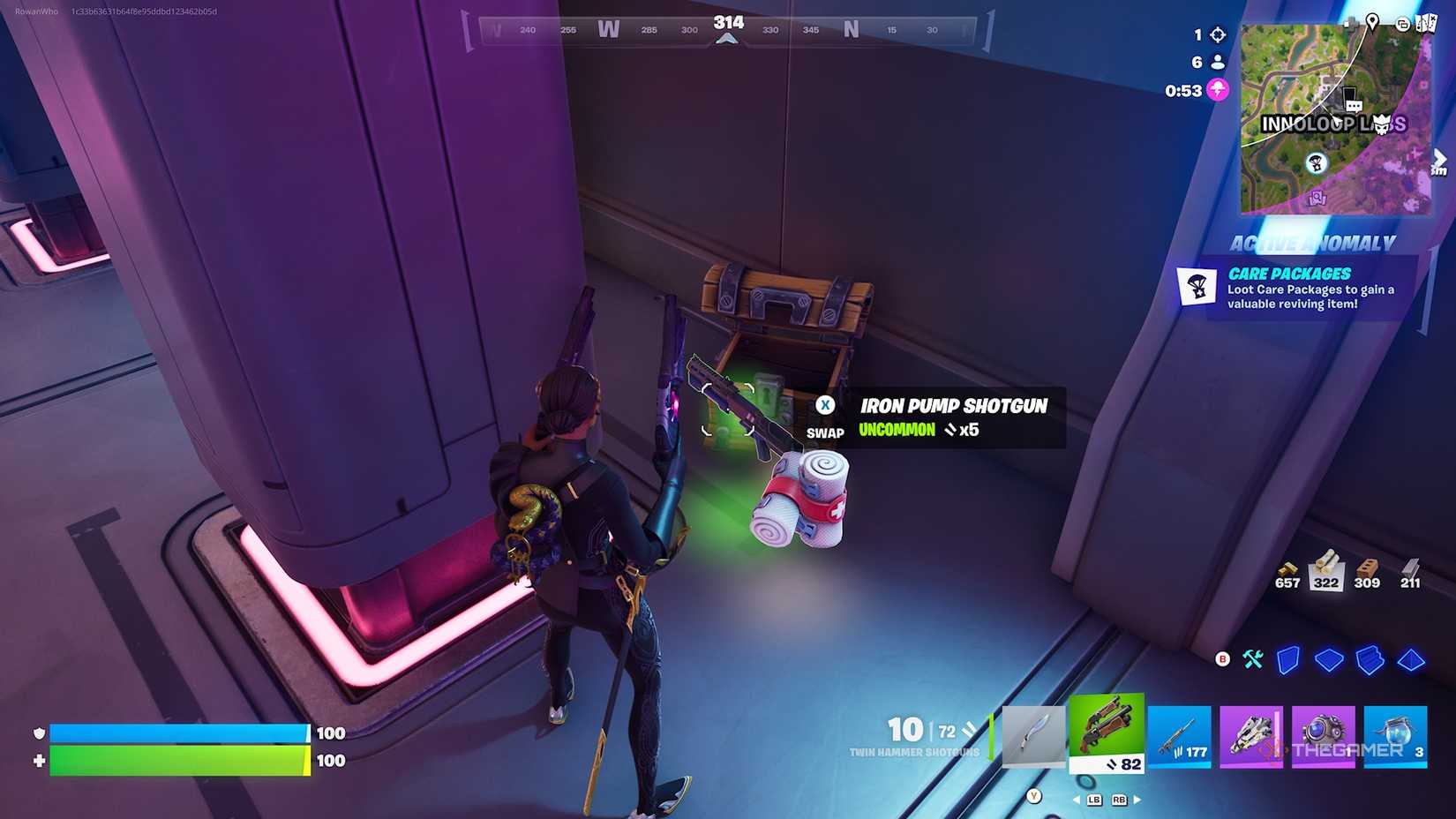Viewport: 1456px width, 819px height.
Task: Click the green health bar showing 100
Action: coord(176,759)
